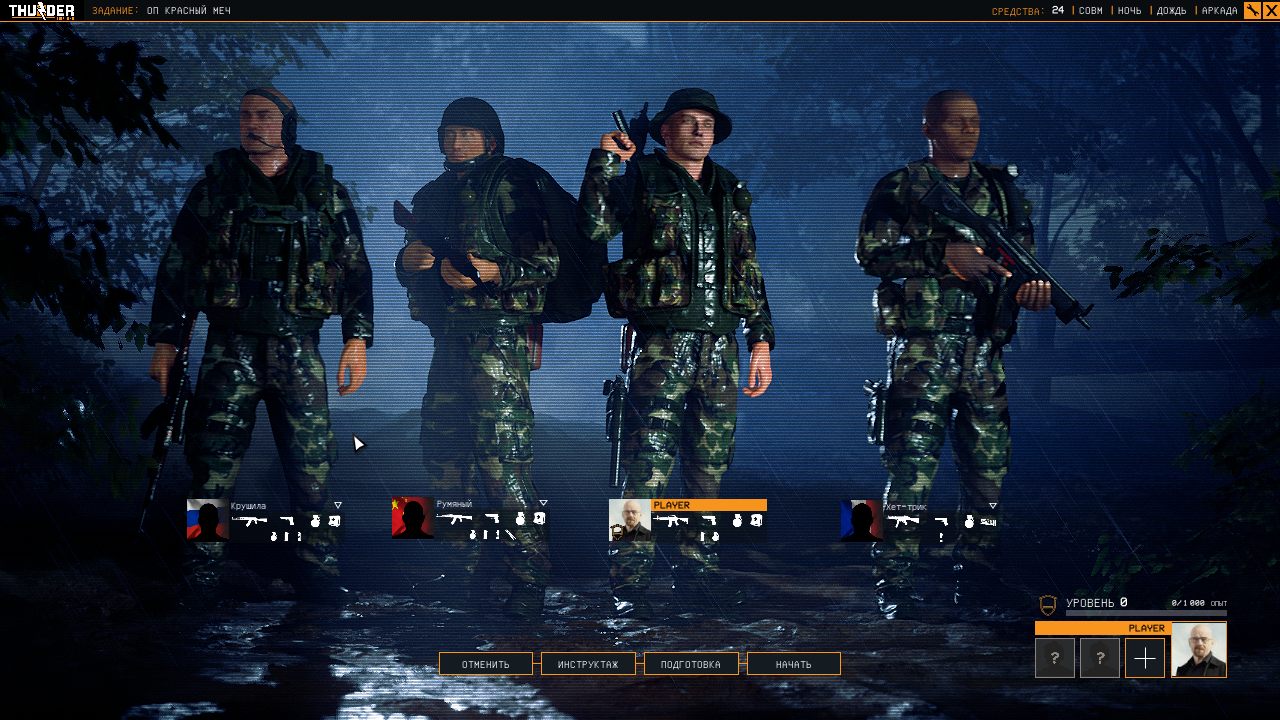Viewport: 1280px width, 720px height.
Task: Open Румяный's dropdown triangle
Action: coord(543,504)
